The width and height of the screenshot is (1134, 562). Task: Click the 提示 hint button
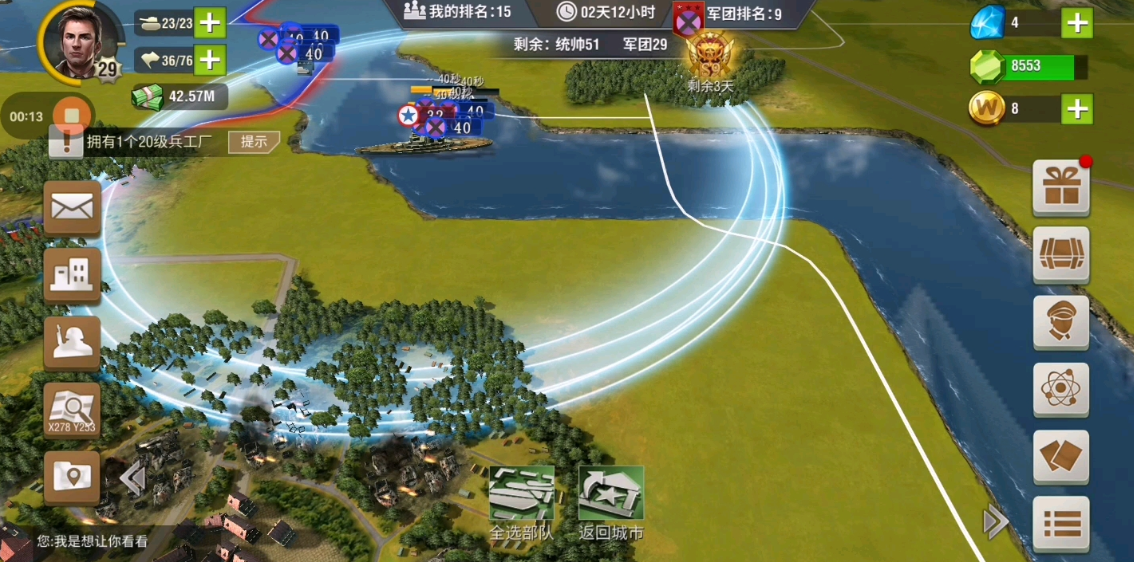(254, 141)
